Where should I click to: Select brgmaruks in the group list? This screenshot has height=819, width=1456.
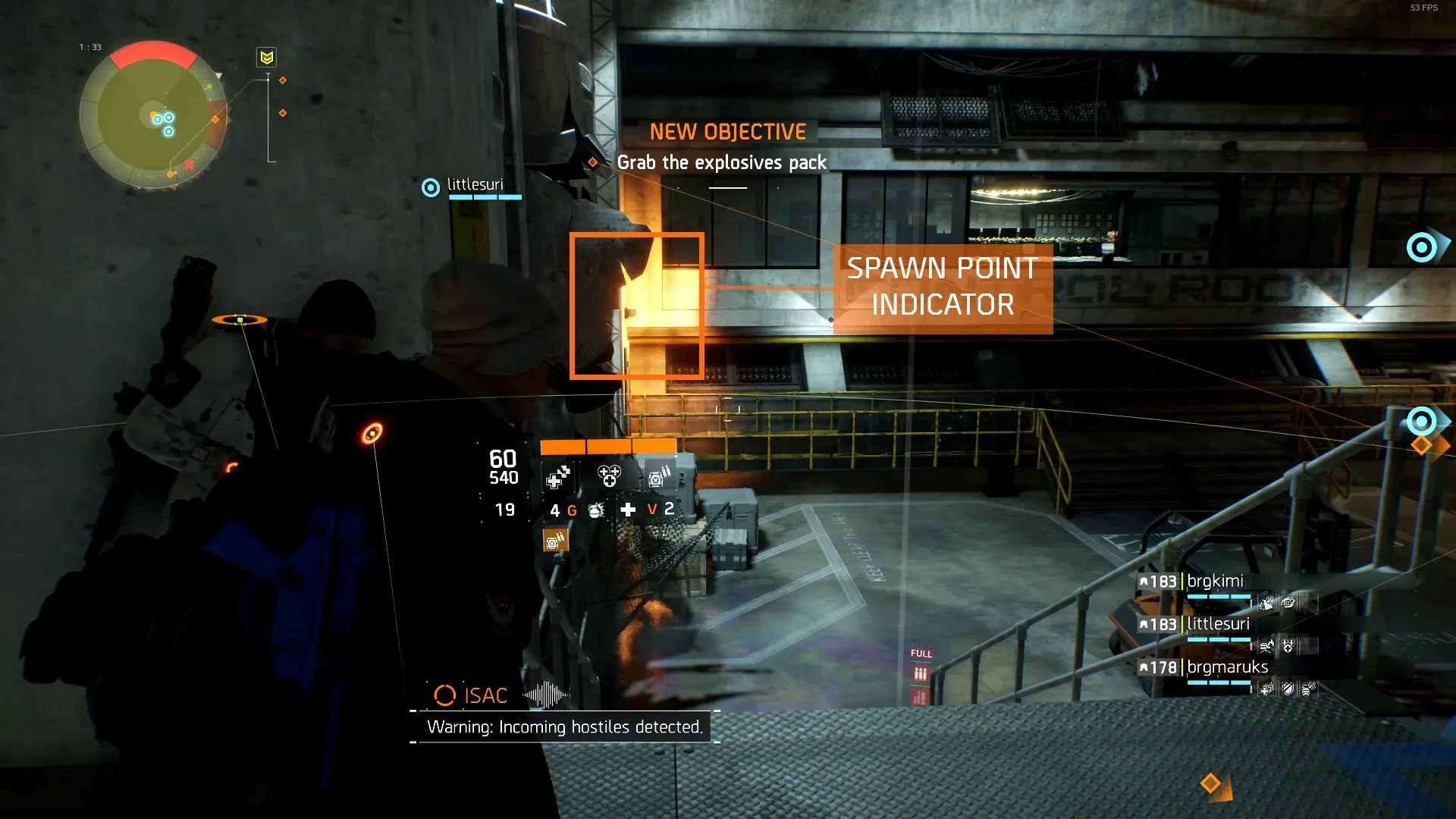(x=1227, y=667)
